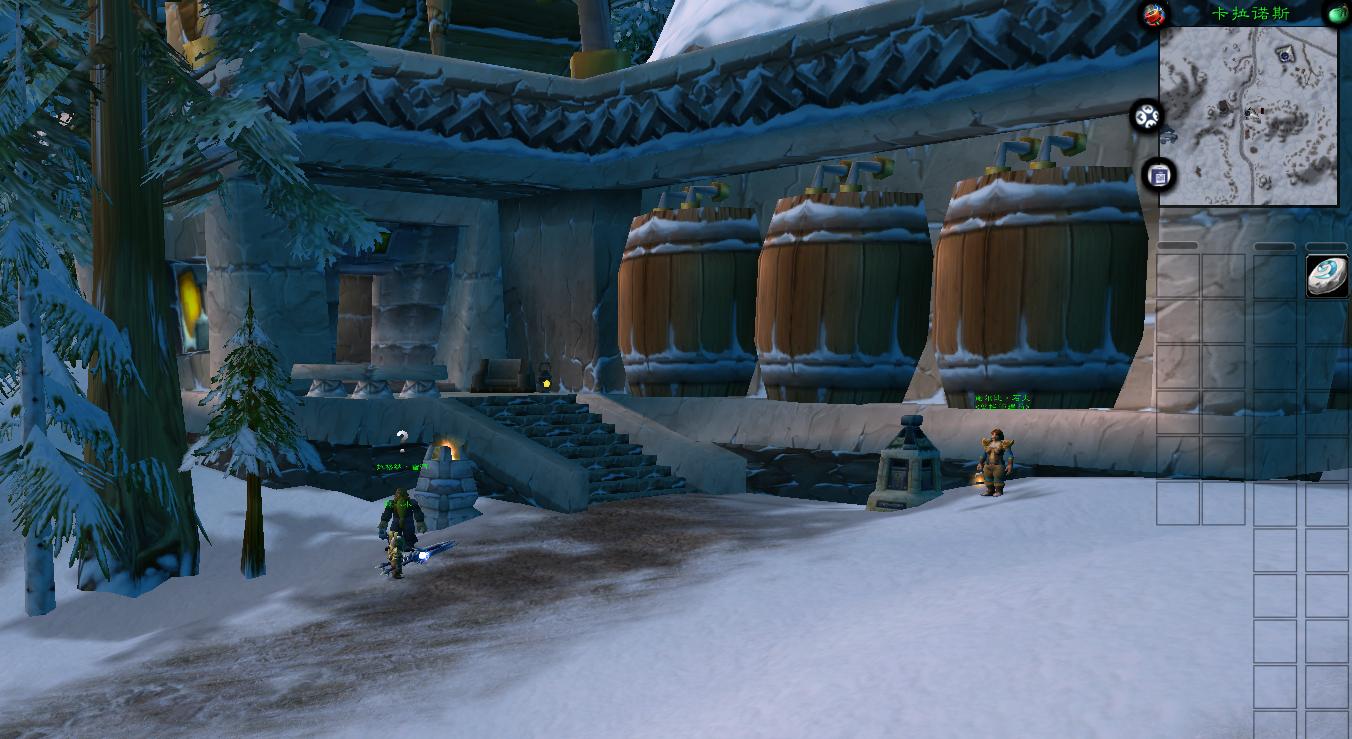Select the 卡拉诺斯 zone name label
This screenshot has width=1352, height=739.
click(x=1250, y=13)
